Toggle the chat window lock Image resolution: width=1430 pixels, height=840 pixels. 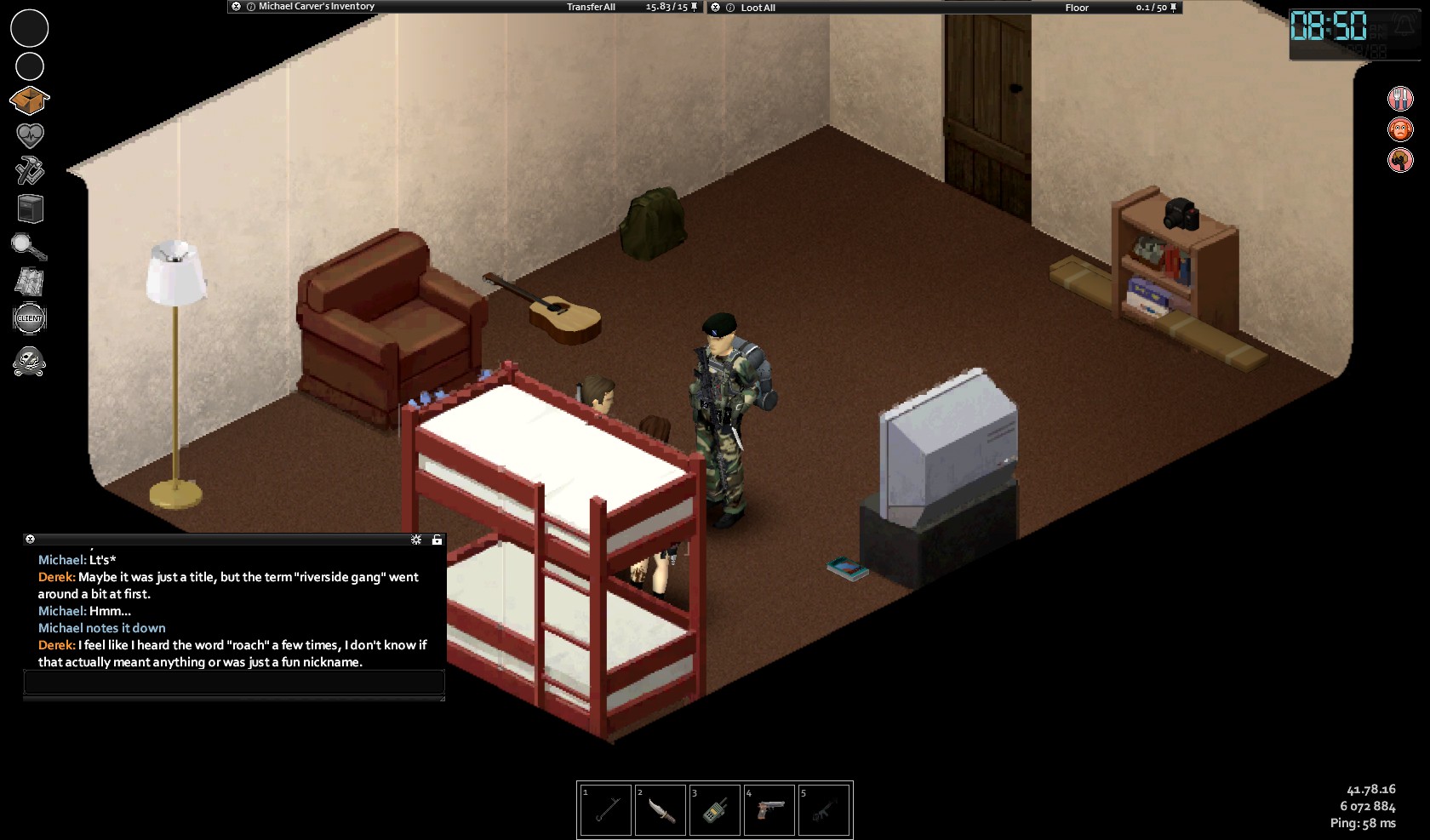[437, 540]
